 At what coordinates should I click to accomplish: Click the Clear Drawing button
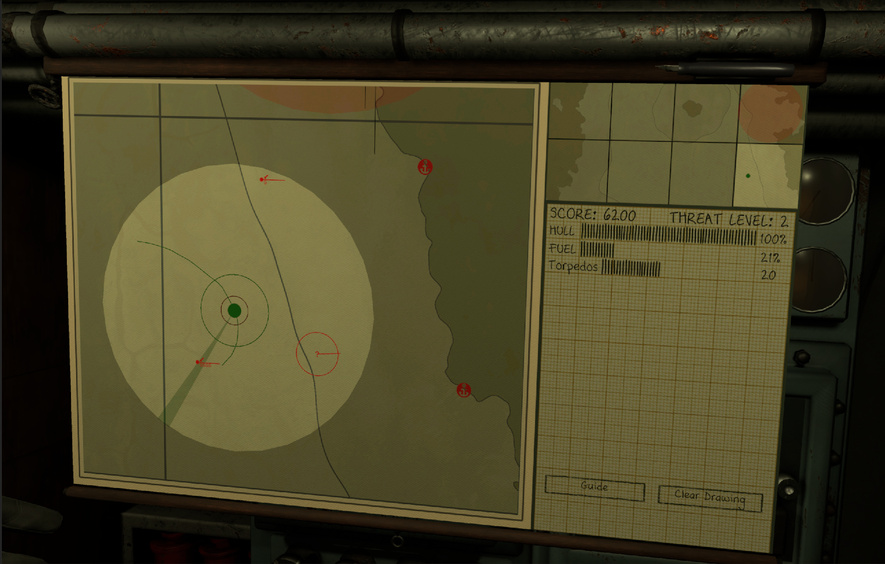coord(710,499)
